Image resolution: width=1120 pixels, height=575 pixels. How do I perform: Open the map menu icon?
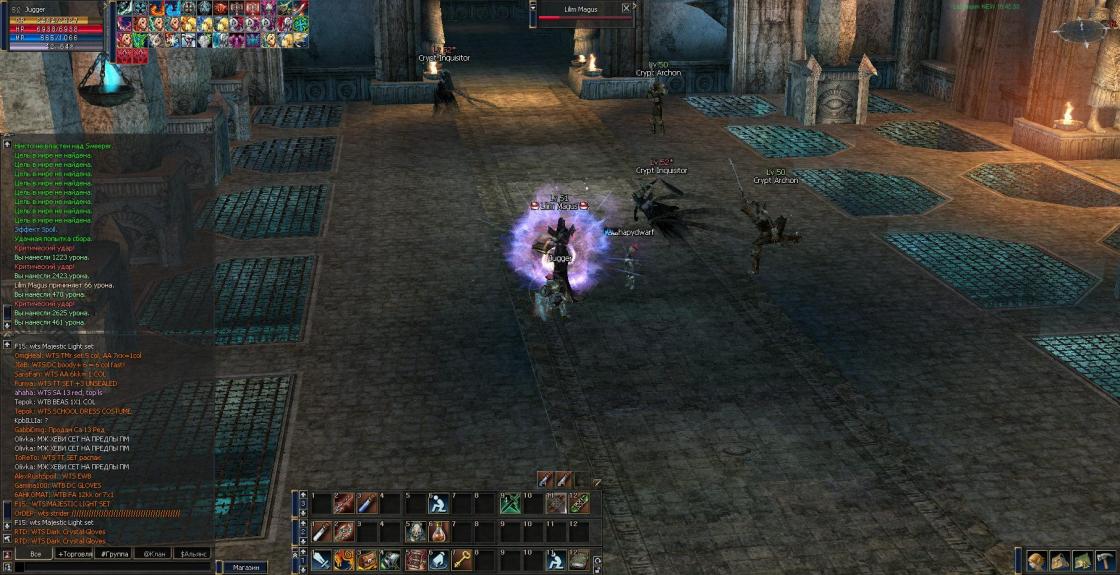[x=1081, y=561]
